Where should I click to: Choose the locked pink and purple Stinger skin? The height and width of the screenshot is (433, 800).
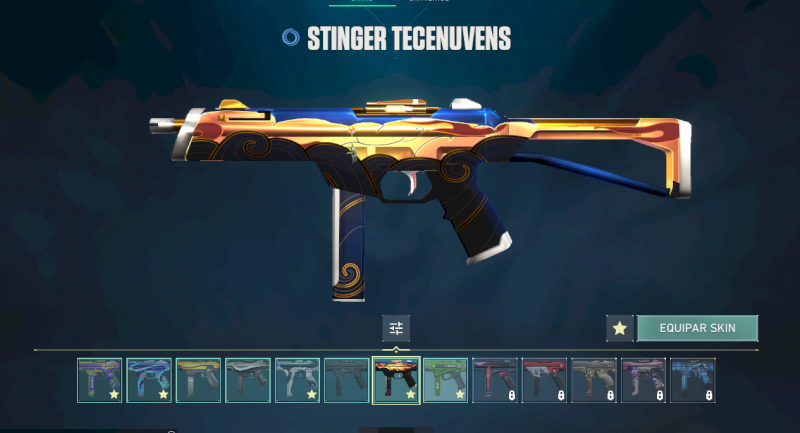pyautogui.click(x=643, y=381)
